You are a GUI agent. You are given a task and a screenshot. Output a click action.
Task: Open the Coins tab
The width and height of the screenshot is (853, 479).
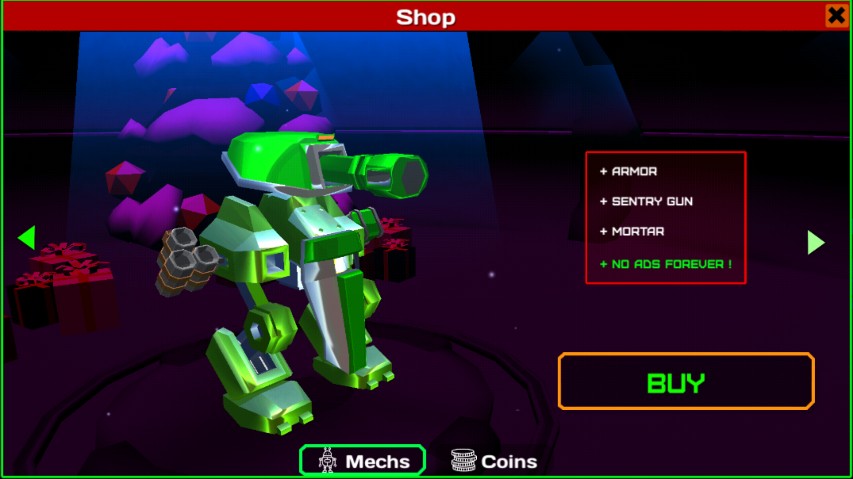point(494,461)
